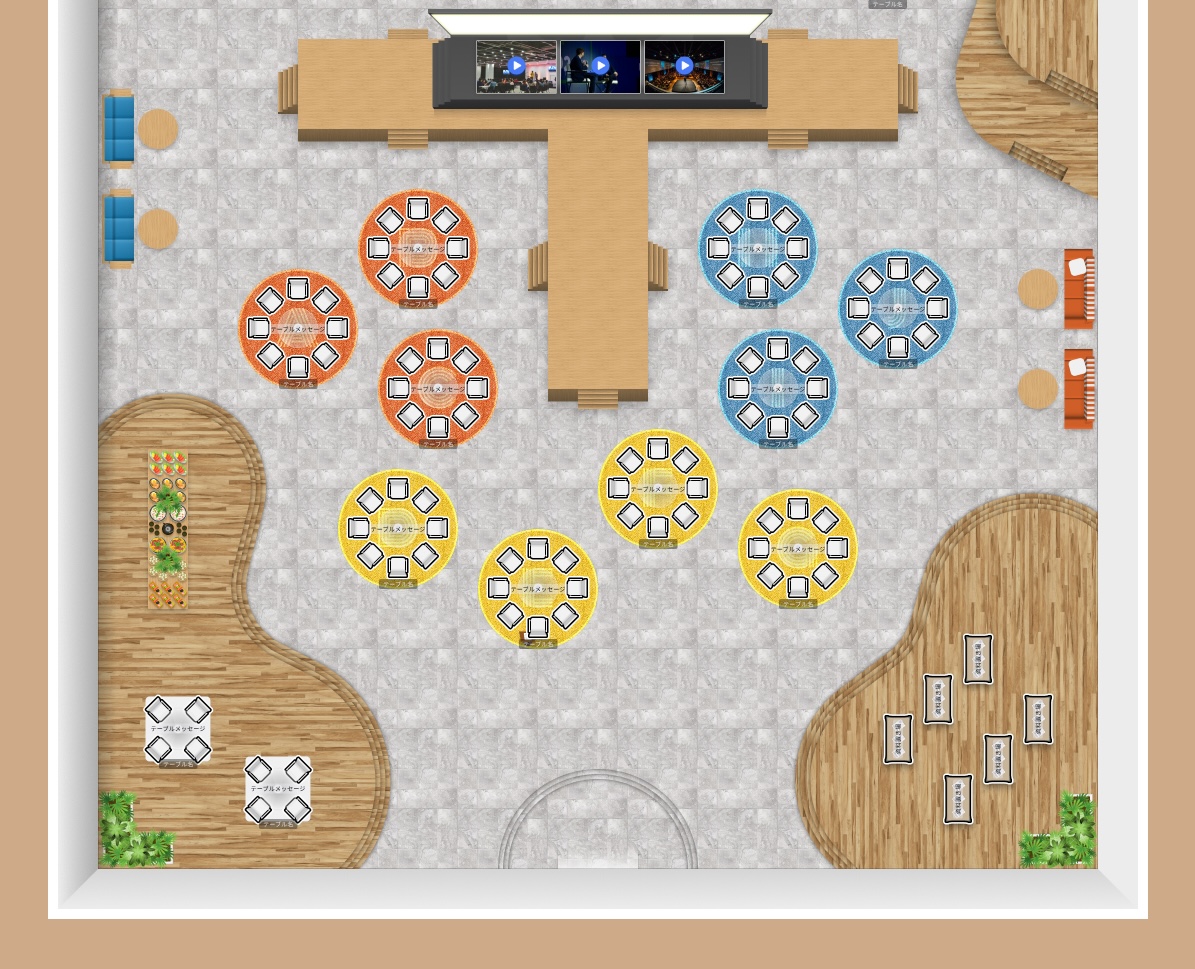
Task: Play the conference hall audience video
Action: (x=516, y=67)
